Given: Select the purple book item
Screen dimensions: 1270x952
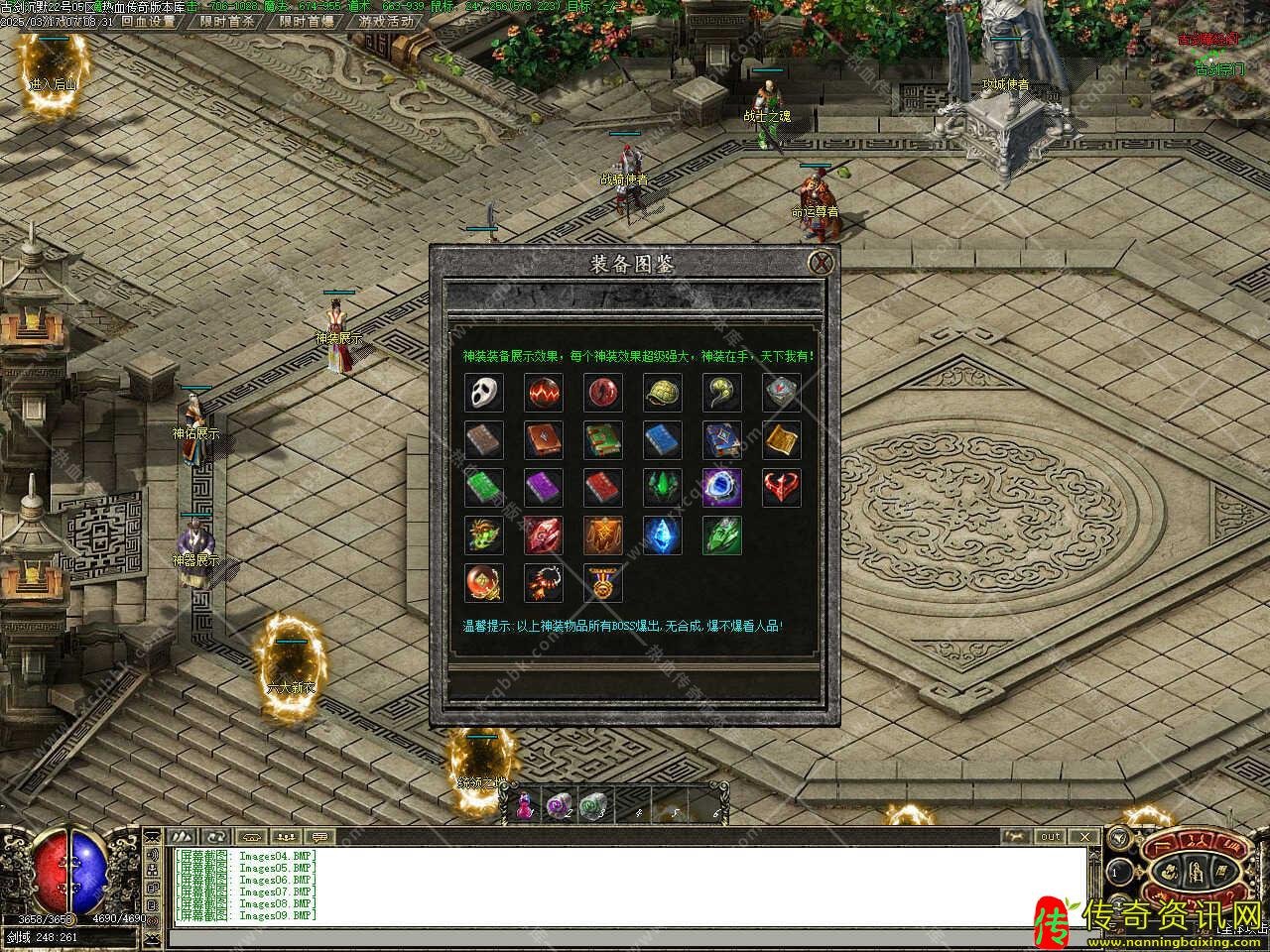Looking at the screenshot, I should 543,488.
